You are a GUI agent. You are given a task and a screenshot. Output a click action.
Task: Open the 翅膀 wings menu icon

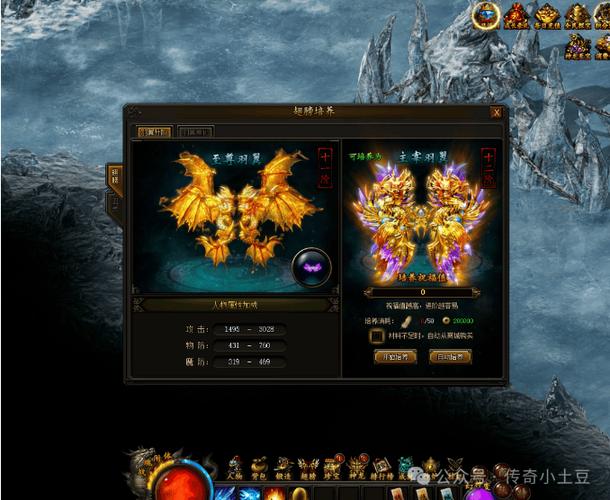[308, 467]
